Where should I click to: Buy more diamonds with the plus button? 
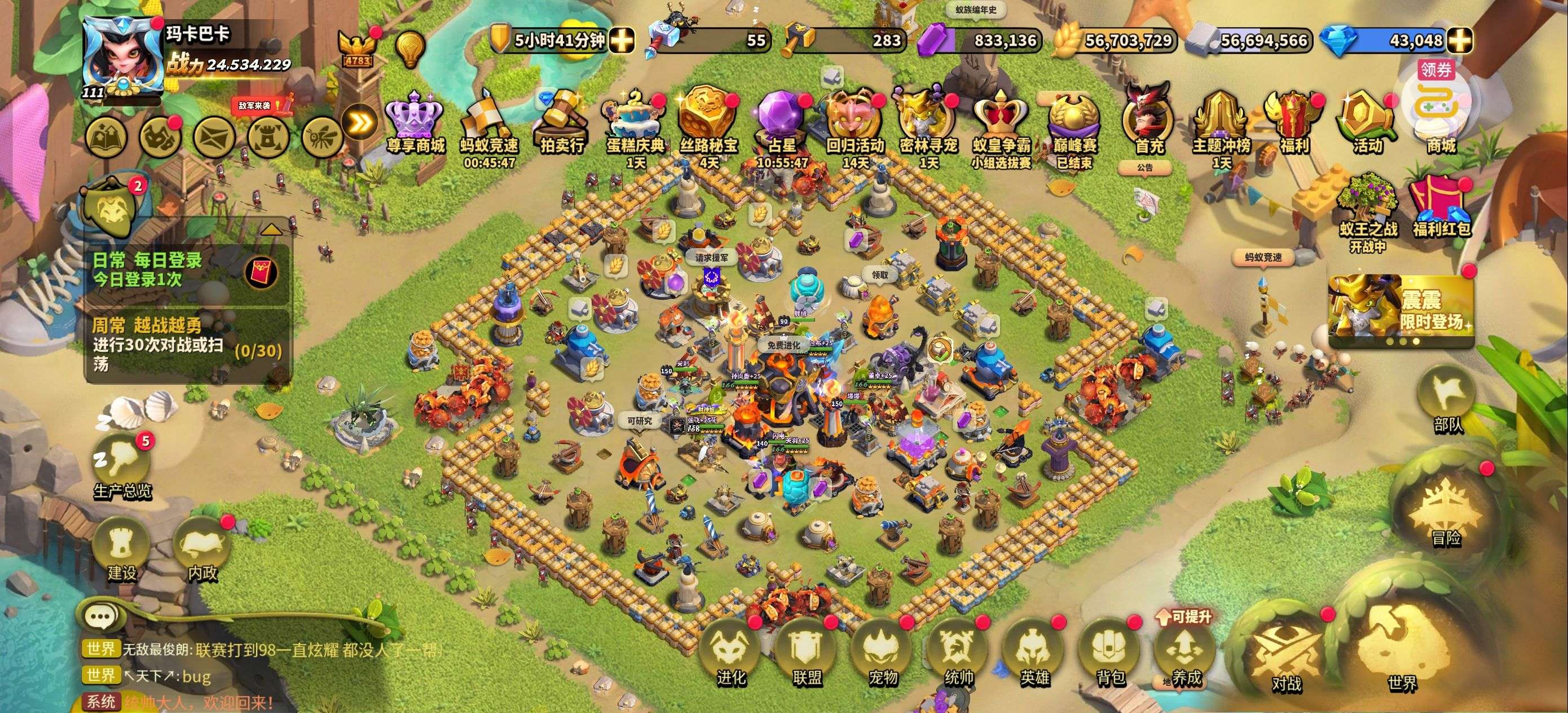click(x=1460, y=41)
